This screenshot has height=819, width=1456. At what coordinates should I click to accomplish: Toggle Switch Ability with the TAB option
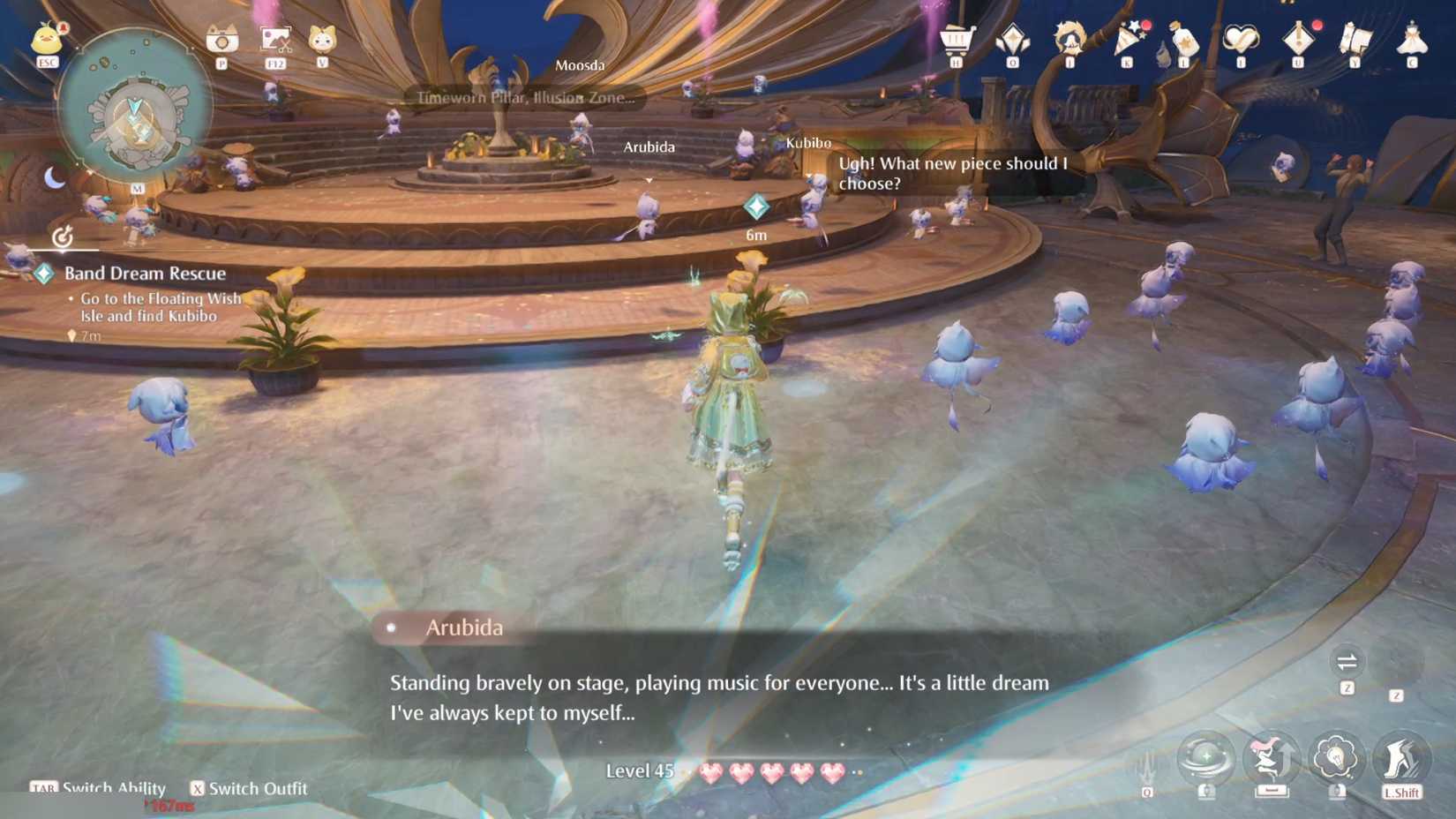(97, 788)
